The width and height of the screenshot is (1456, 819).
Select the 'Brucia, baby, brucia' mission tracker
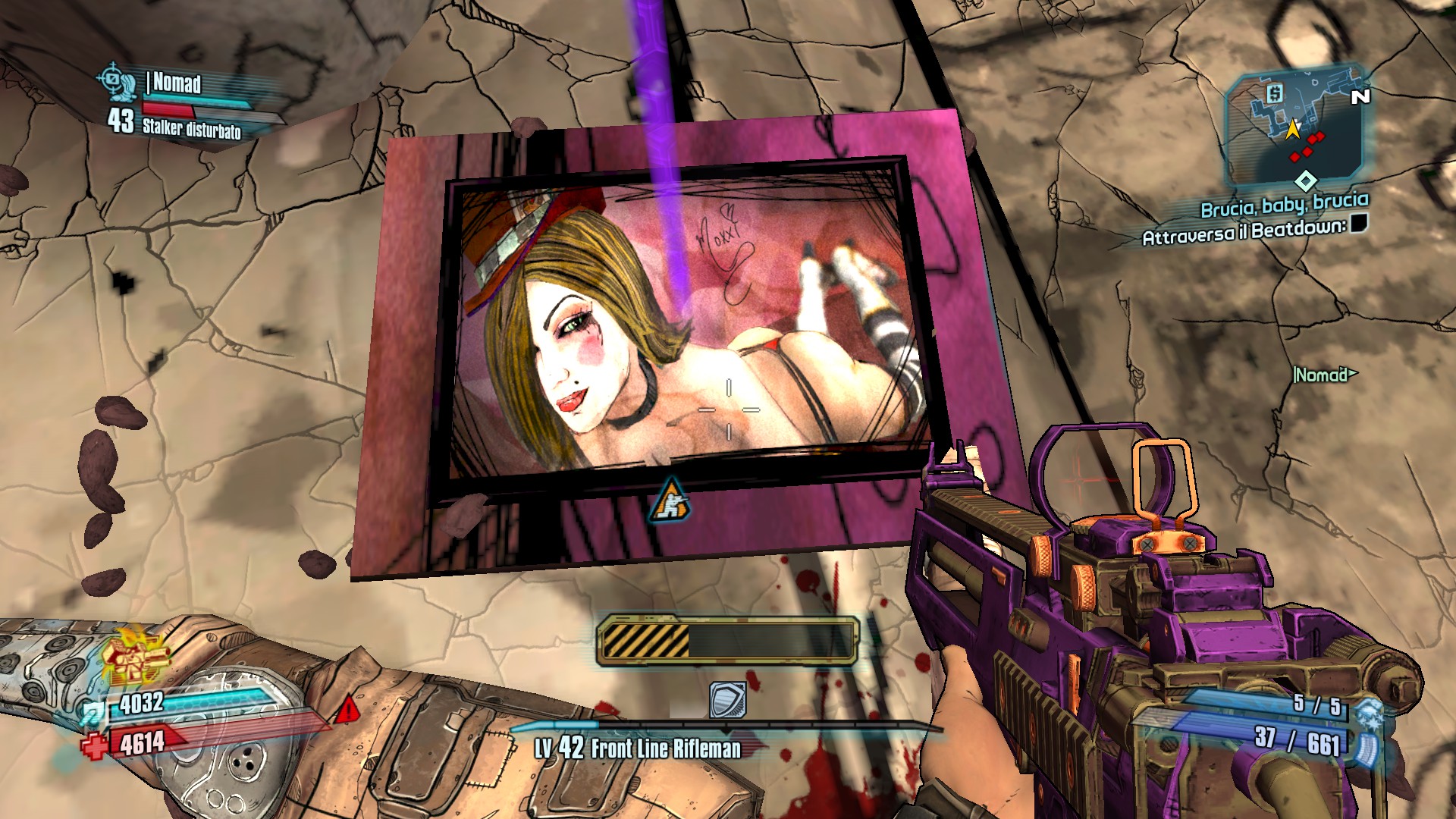1284,204
